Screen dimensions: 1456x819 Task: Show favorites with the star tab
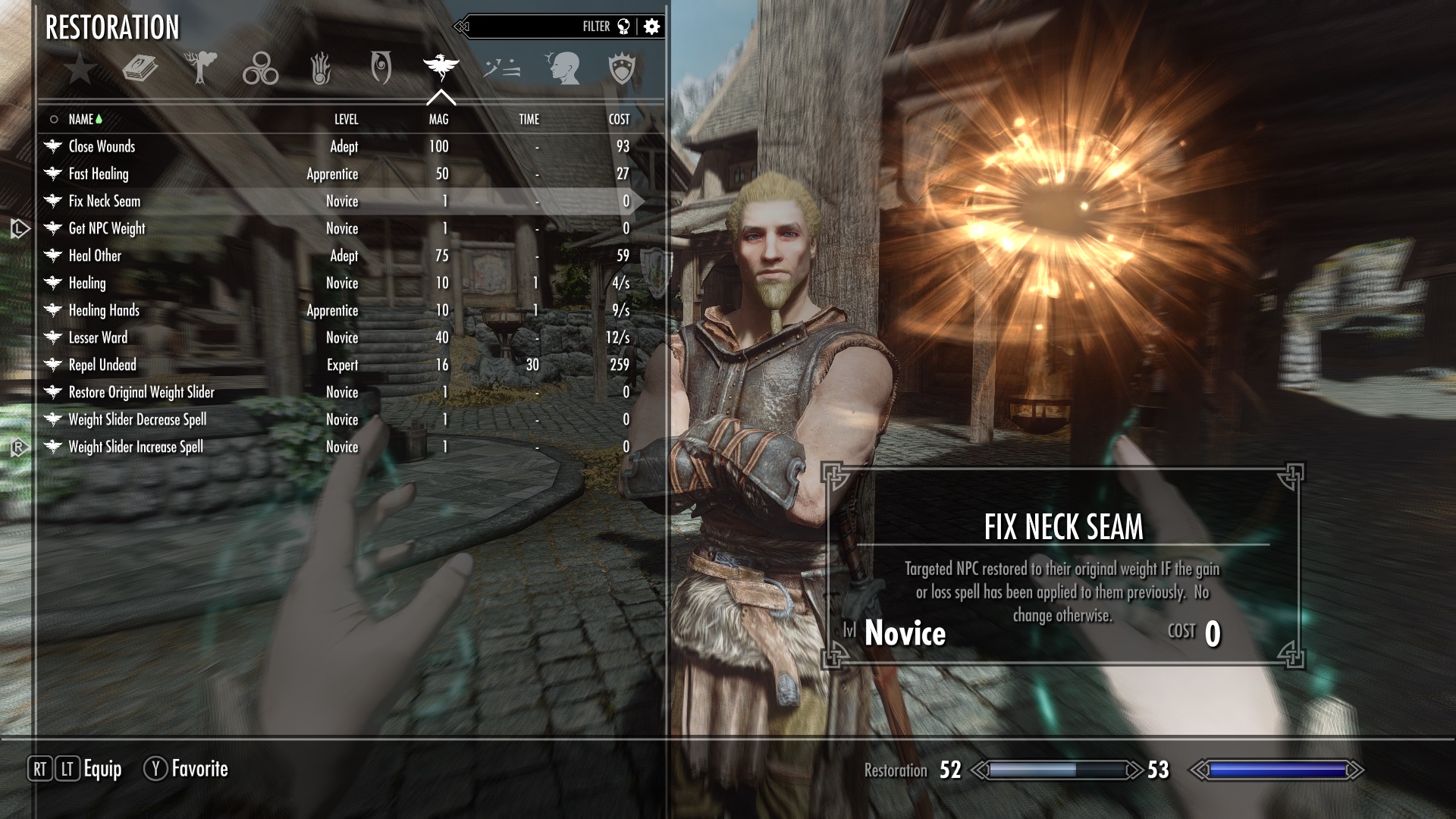80,70
